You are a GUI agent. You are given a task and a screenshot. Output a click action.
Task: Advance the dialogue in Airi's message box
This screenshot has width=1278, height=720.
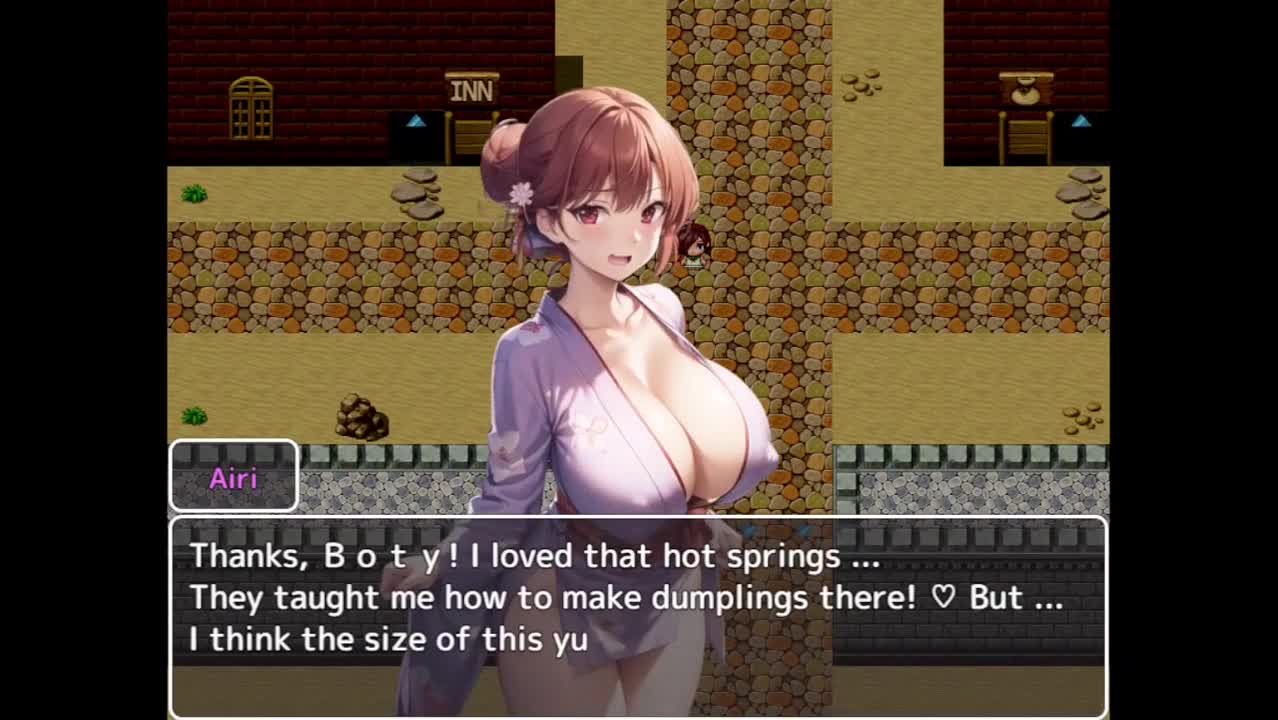point(638,615)
